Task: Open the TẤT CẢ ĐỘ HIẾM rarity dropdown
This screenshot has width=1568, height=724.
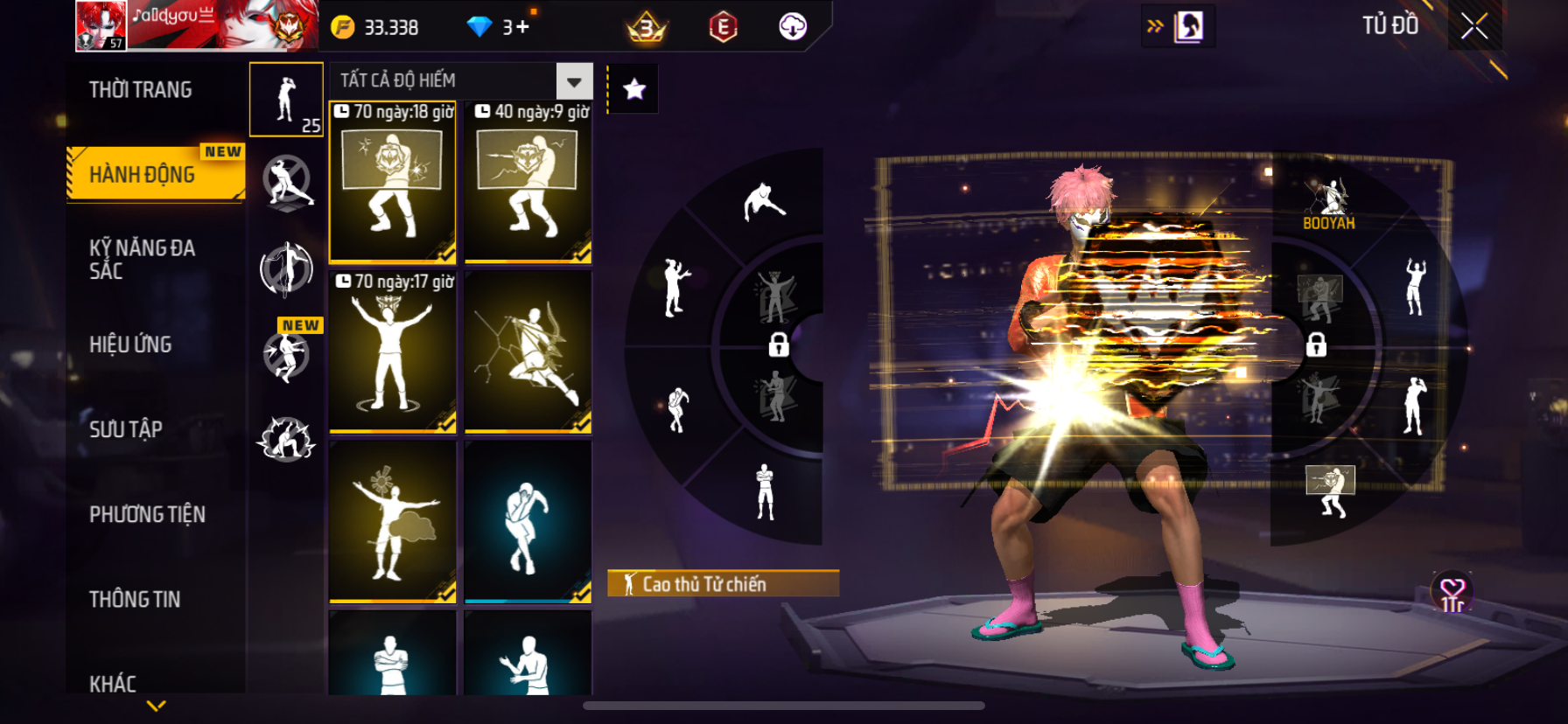Action: 574,81
